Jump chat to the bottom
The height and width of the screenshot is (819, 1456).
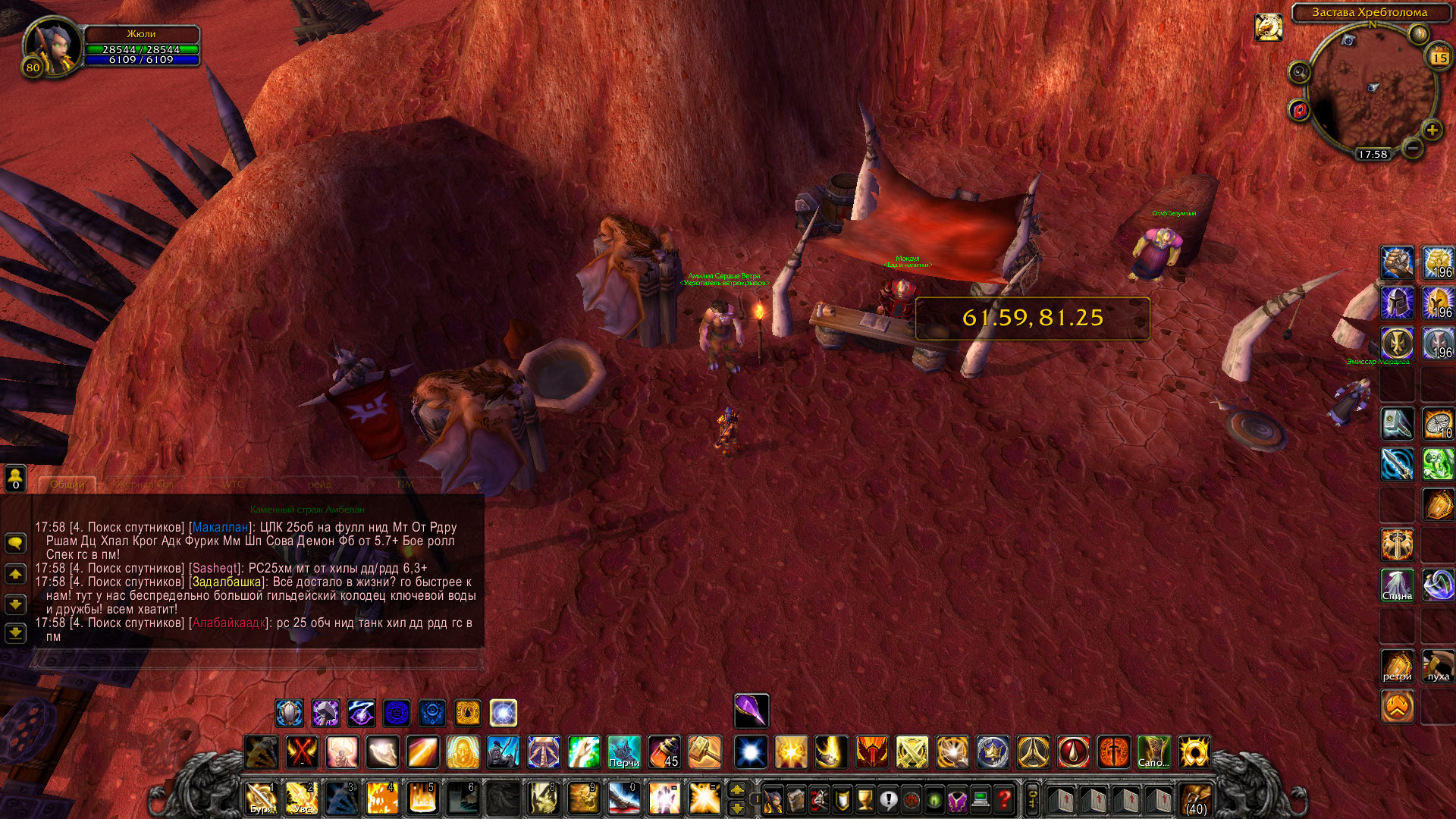click(x=15, y=632)
